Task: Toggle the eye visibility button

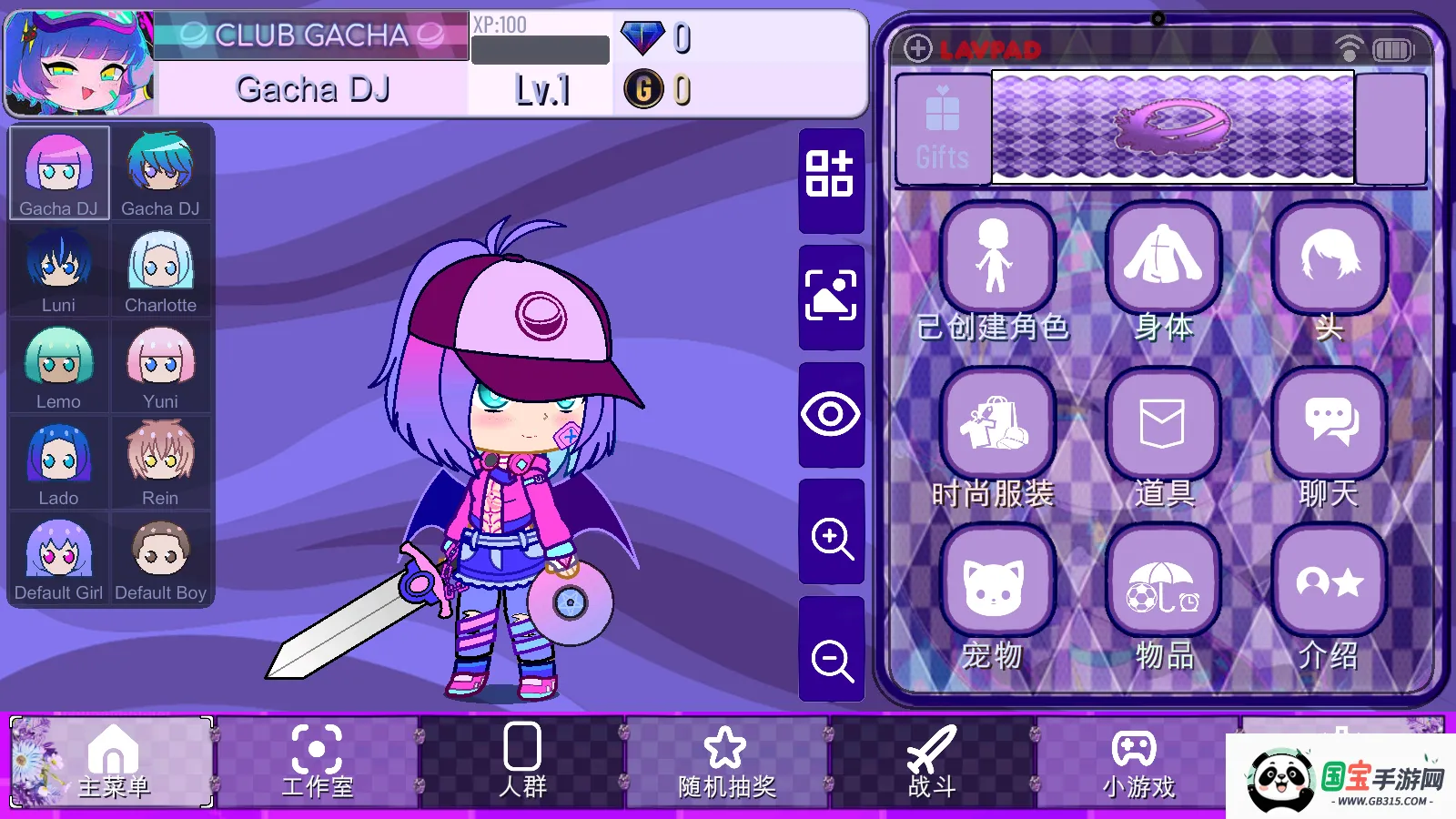Action: pos(830,415)
